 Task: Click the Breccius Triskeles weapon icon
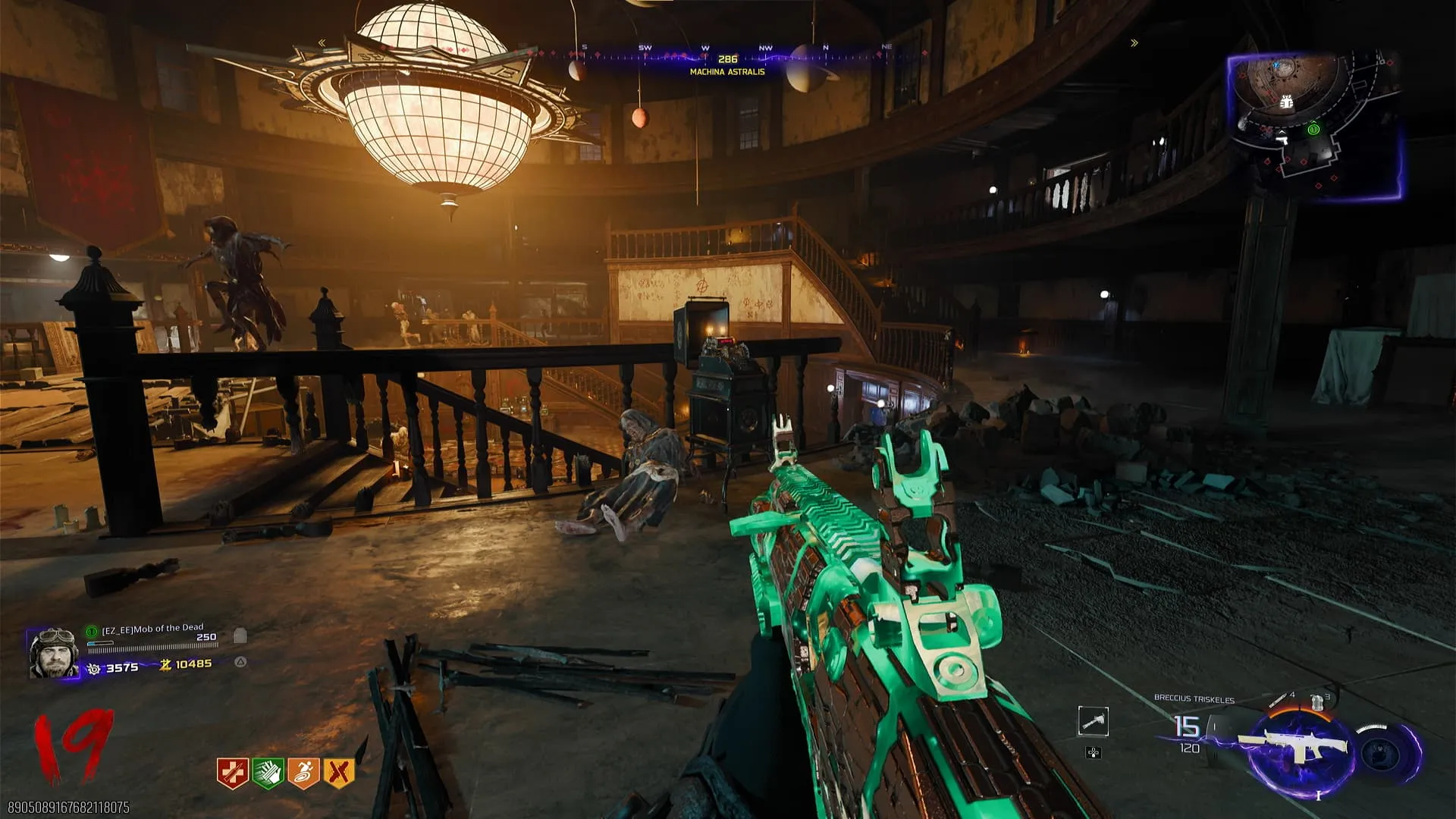(x=1298, y=746)
